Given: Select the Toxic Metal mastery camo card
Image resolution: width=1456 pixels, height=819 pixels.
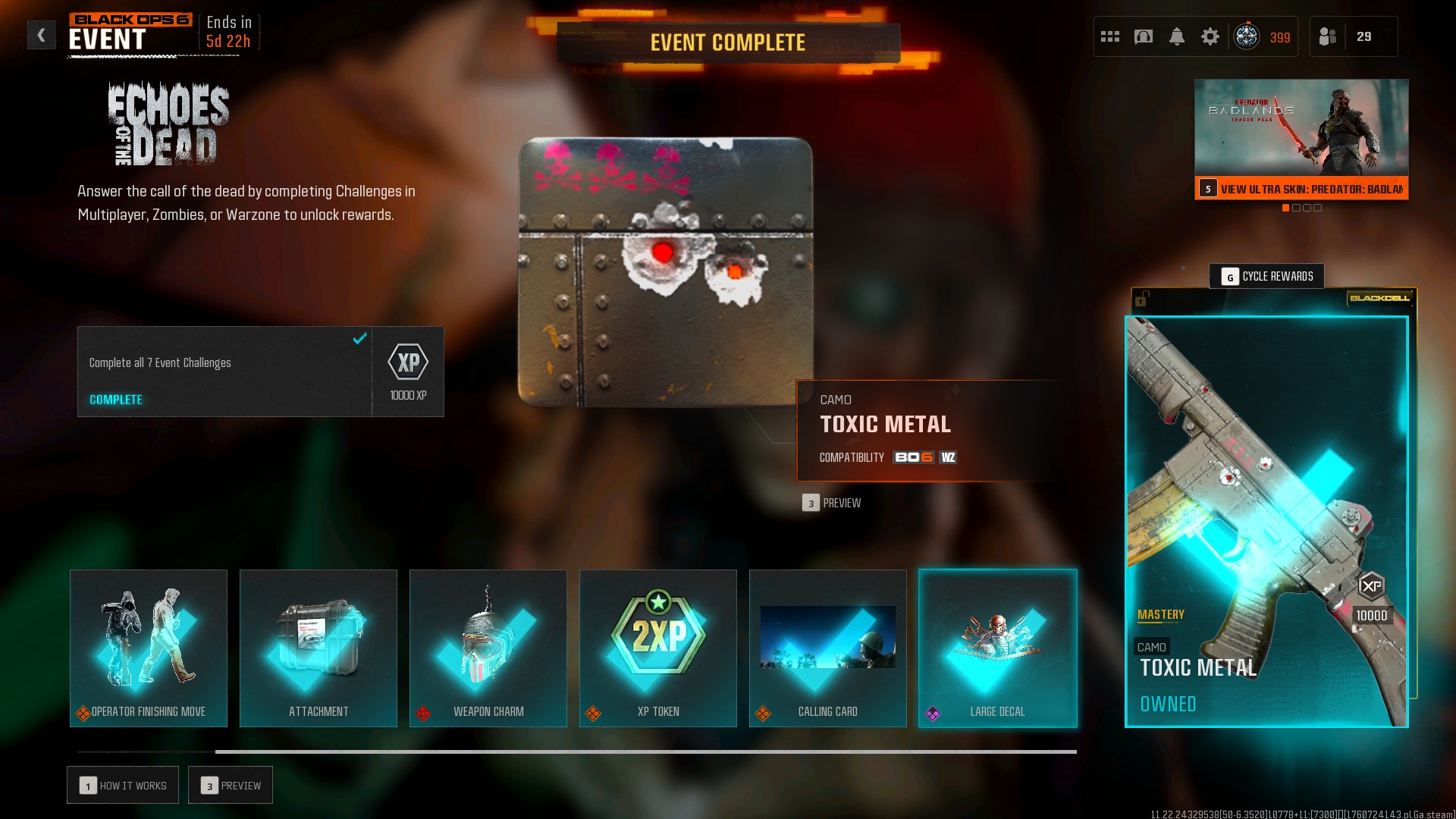Looking at the screenshot, I should click(x=1266, y=522).
